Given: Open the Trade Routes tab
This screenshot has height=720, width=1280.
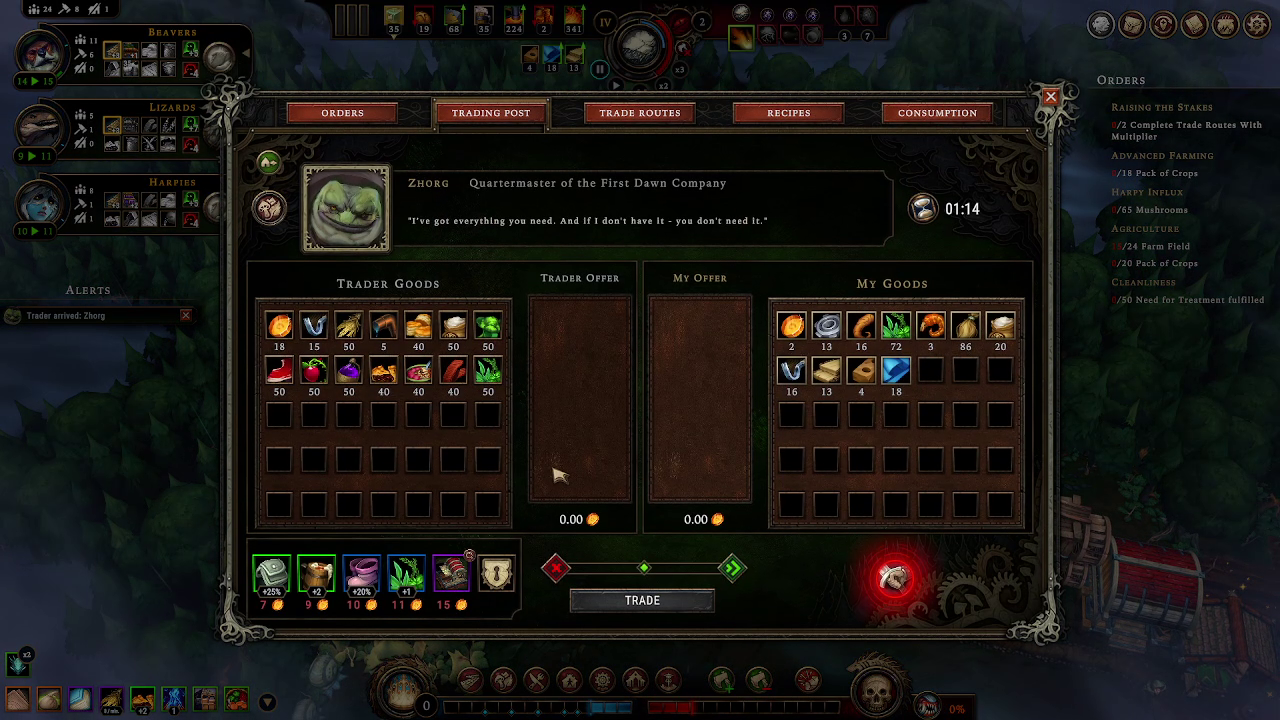Looking at the screenshot, I should (x=640, y=113).
